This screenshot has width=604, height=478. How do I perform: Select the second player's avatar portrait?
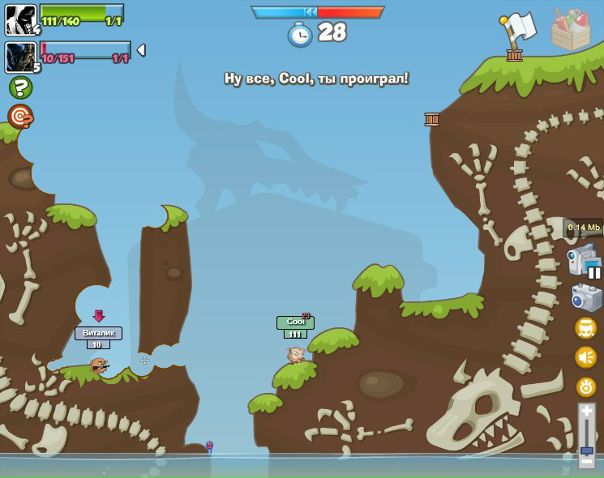coord(20,56)
